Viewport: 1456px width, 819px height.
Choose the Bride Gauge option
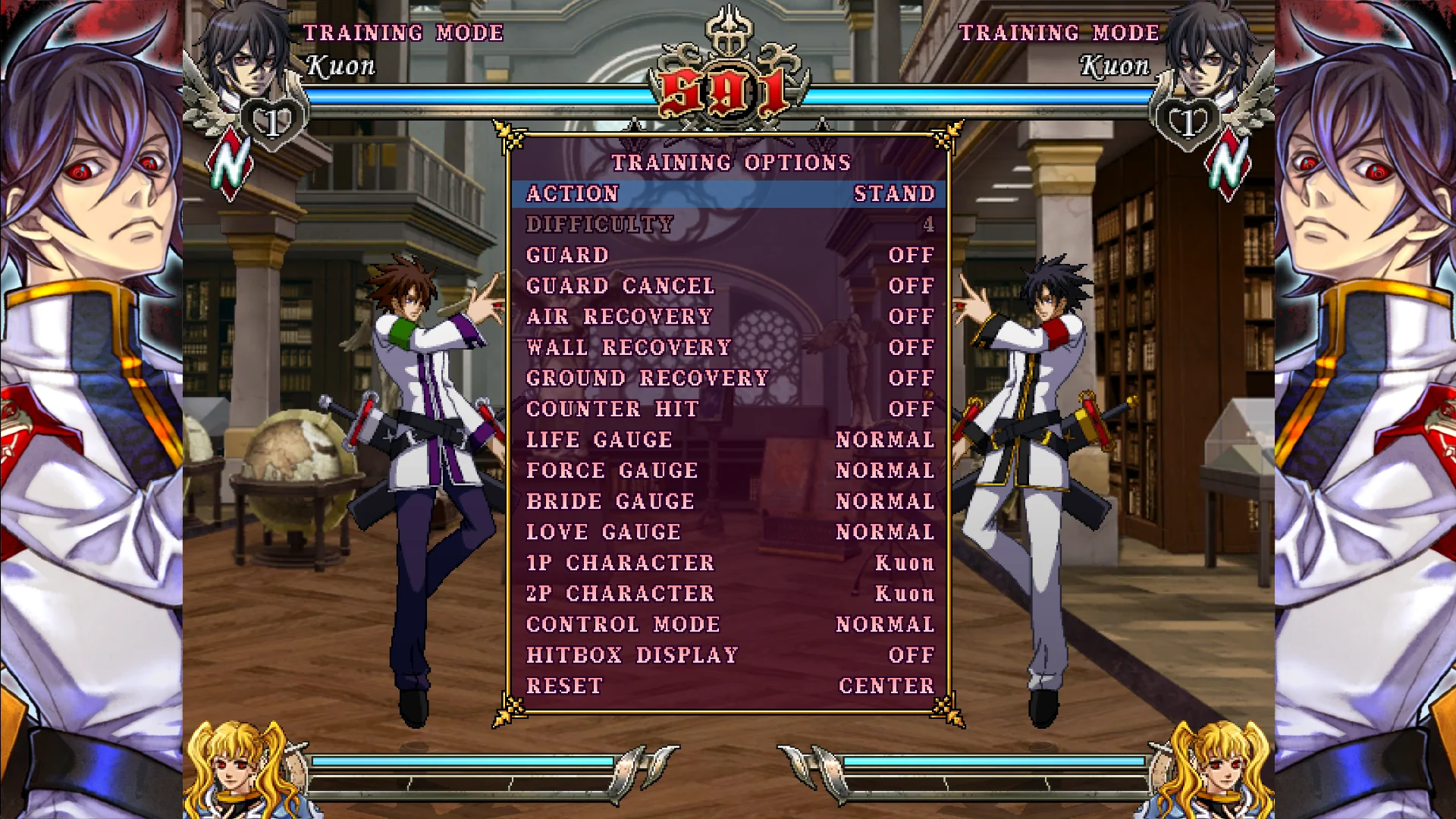728,501
